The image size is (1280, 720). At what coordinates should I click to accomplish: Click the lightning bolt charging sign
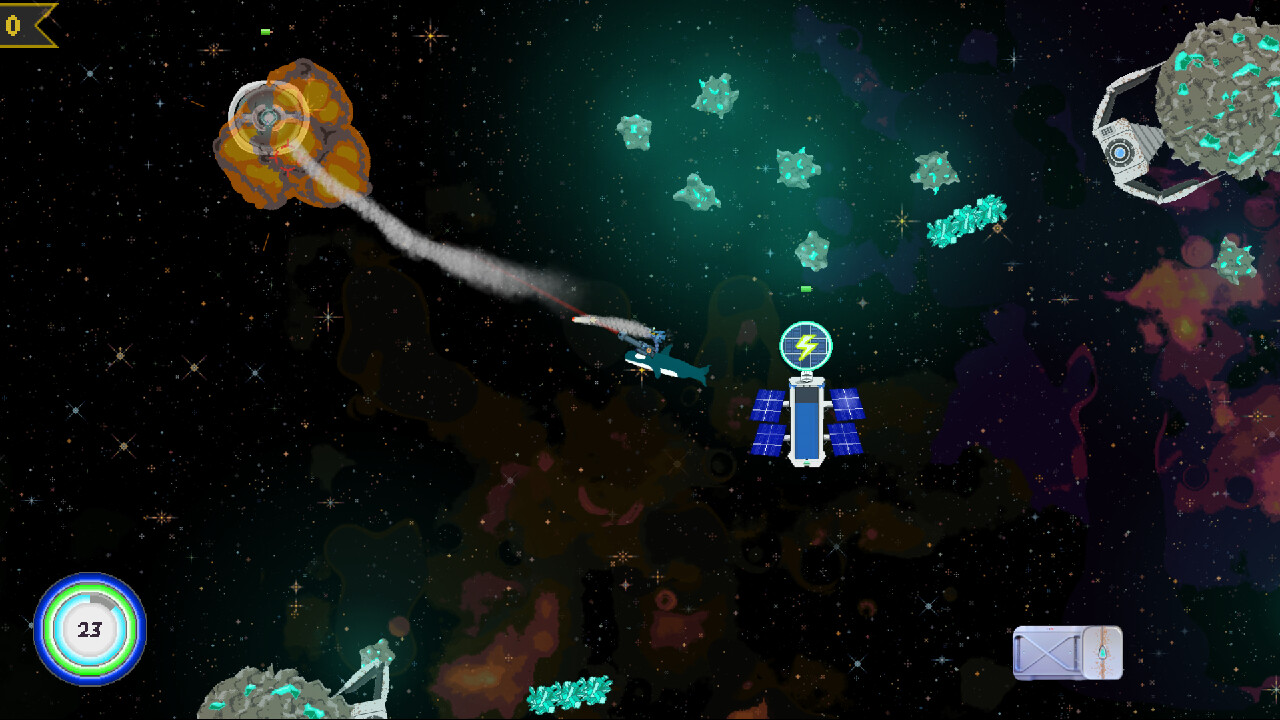(x=806, y=345)
